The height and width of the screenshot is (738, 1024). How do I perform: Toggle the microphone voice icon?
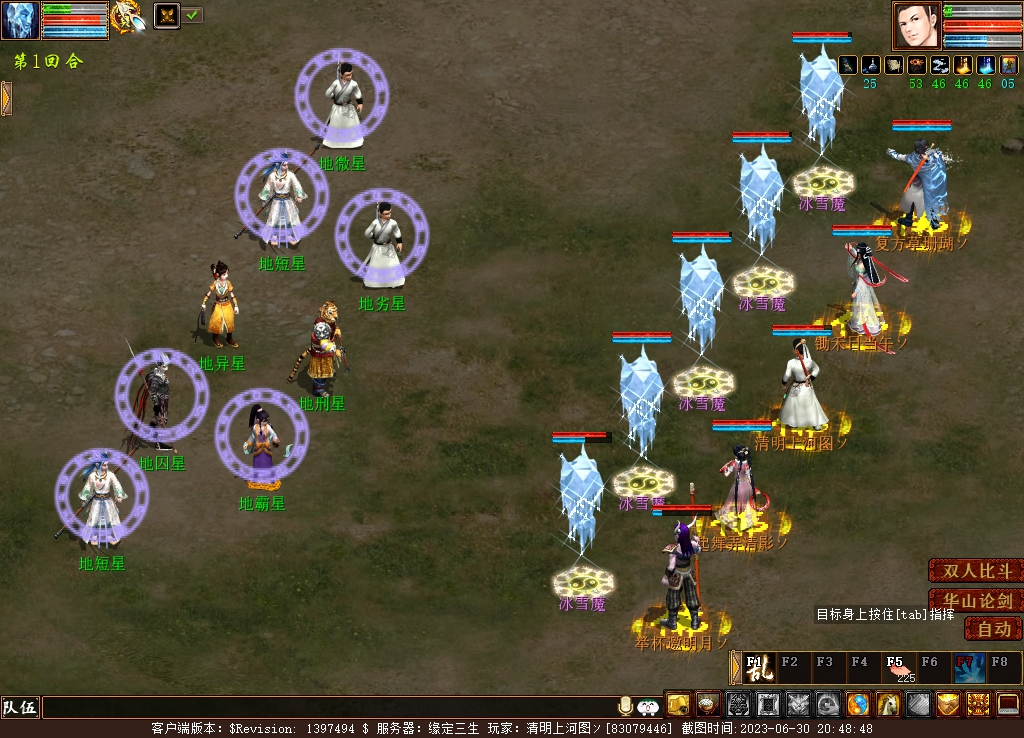(x=626, y=706)
